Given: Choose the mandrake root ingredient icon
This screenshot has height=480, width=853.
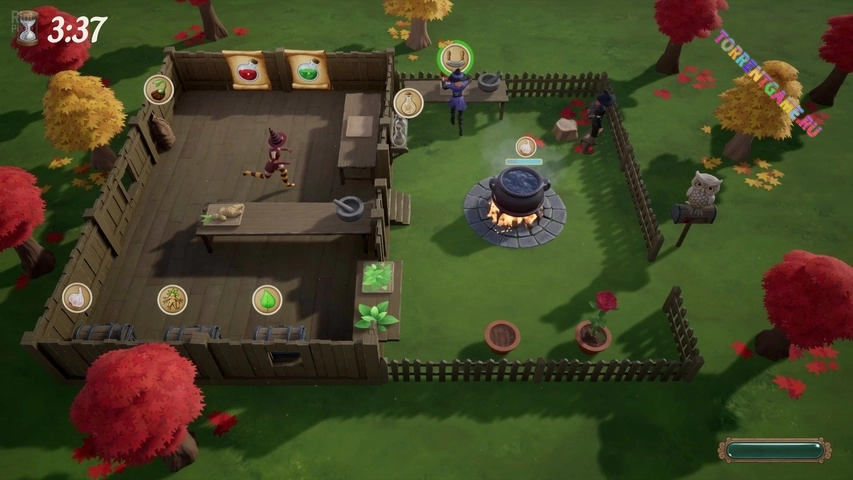Looking at the screenshot, I should click(x=172, y=299).
